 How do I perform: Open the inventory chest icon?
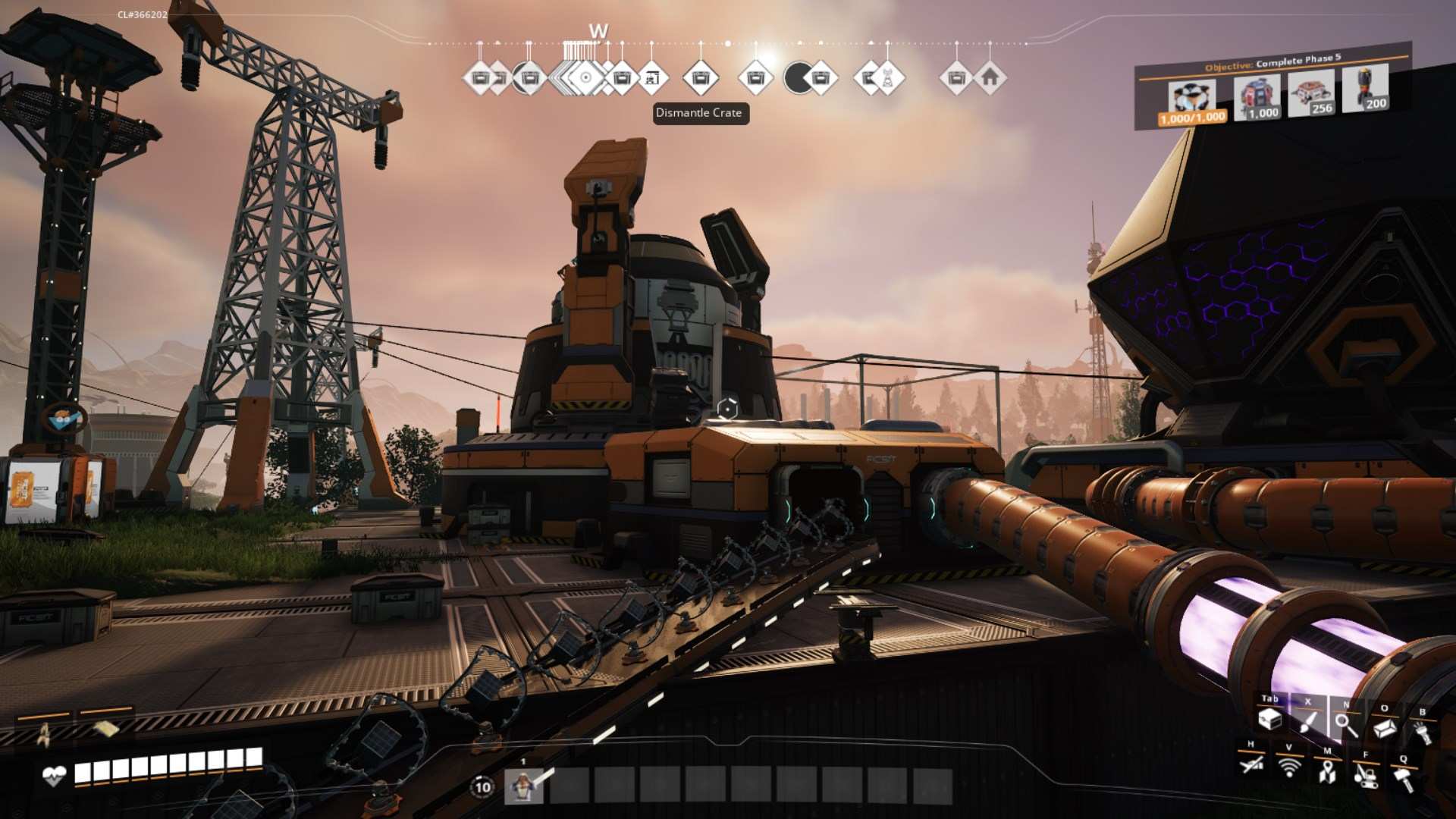[x=1269, y=719]
